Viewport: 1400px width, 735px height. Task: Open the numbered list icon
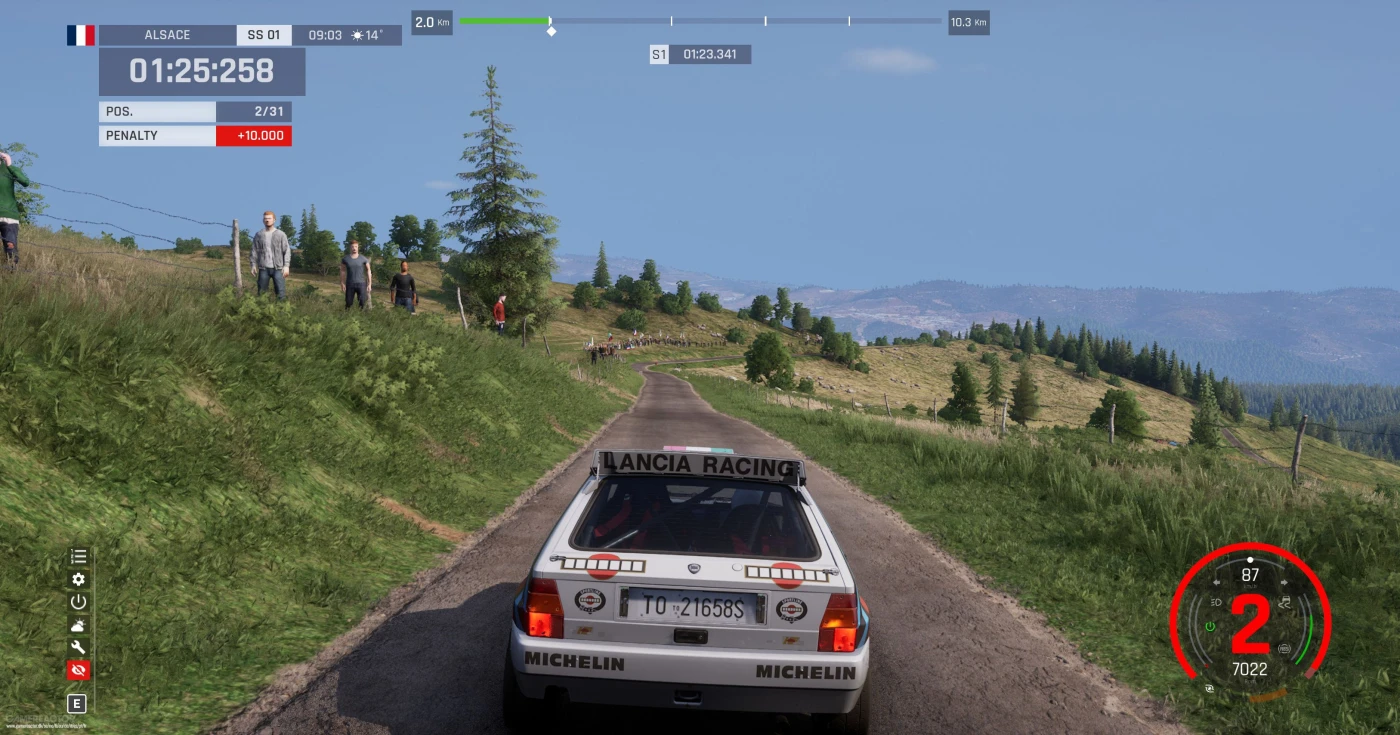coord(78,557)
